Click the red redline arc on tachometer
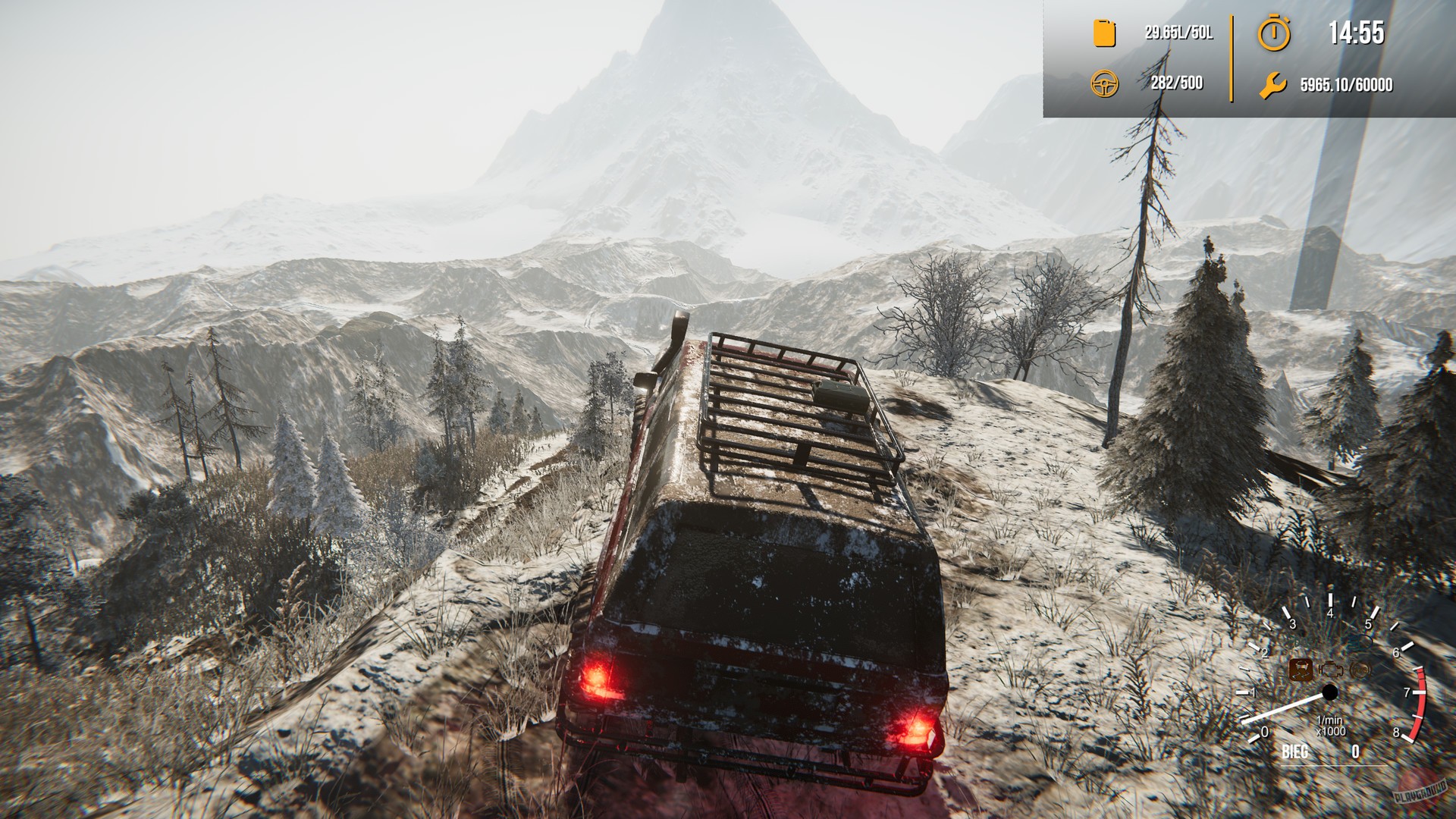 [1420, 701]
